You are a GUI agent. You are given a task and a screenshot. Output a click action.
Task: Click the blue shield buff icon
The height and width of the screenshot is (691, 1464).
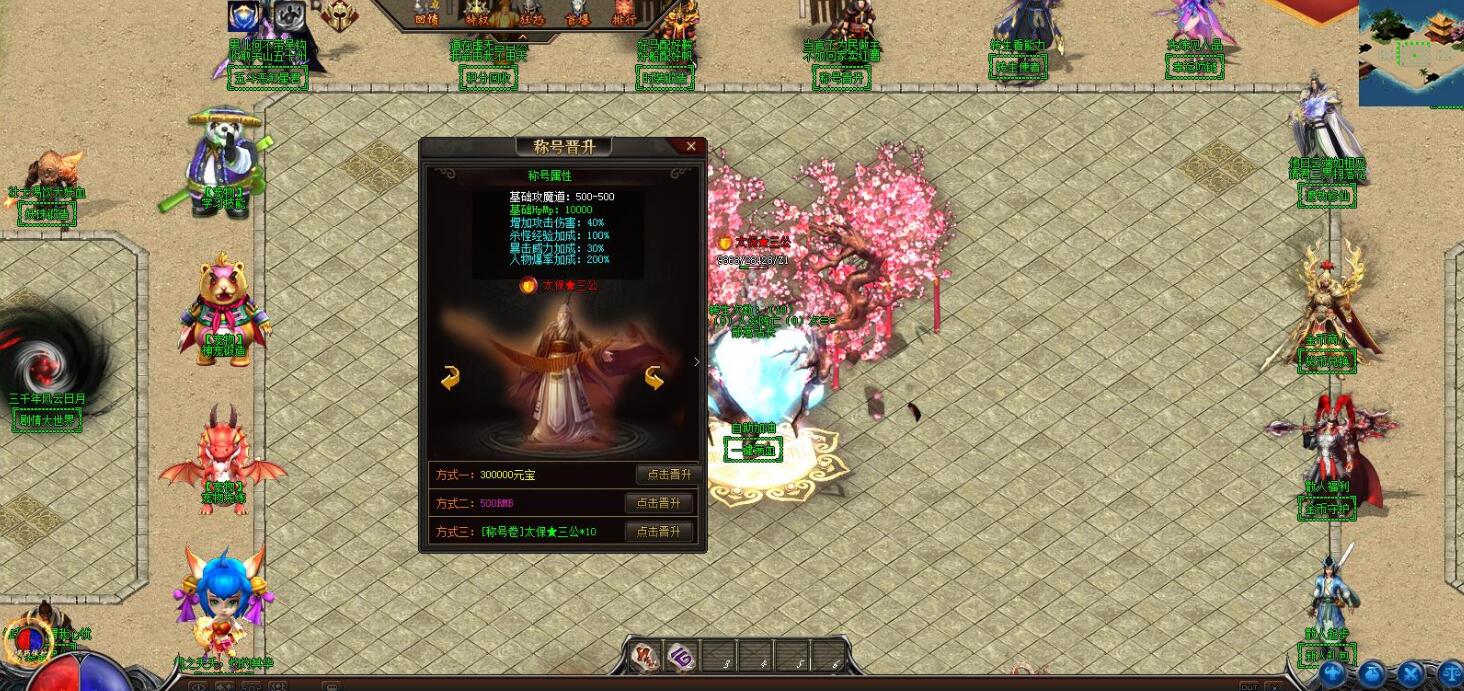[244, 15]
